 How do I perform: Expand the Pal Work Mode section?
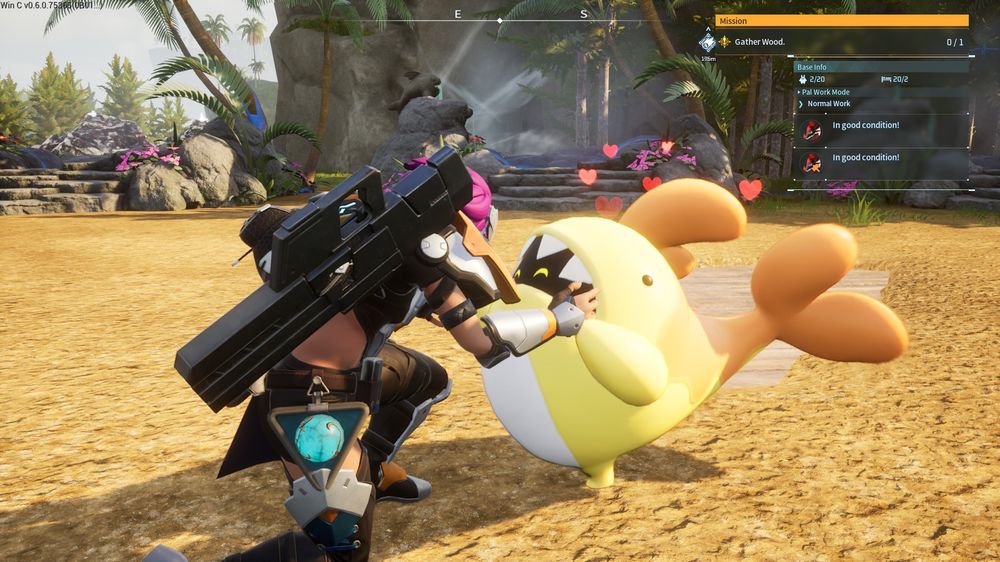pos(826,91)
